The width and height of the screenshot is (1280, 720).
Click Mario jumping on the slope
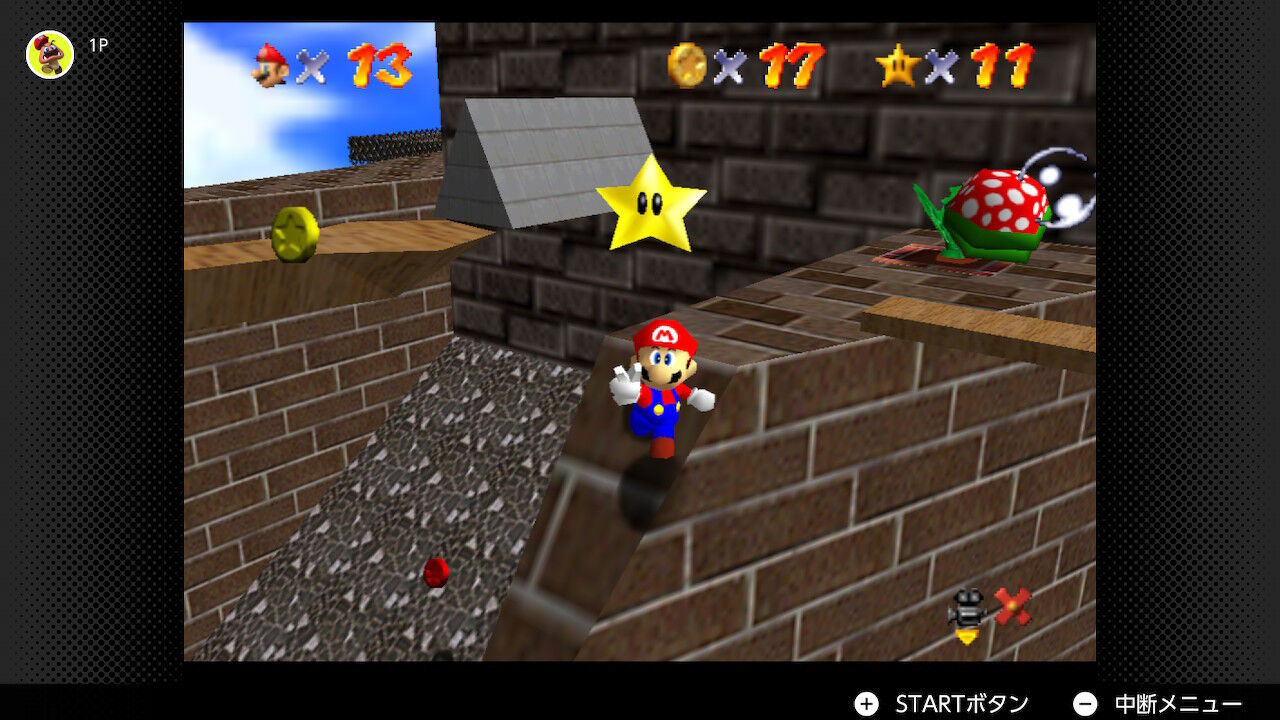(x=660, y=390)
